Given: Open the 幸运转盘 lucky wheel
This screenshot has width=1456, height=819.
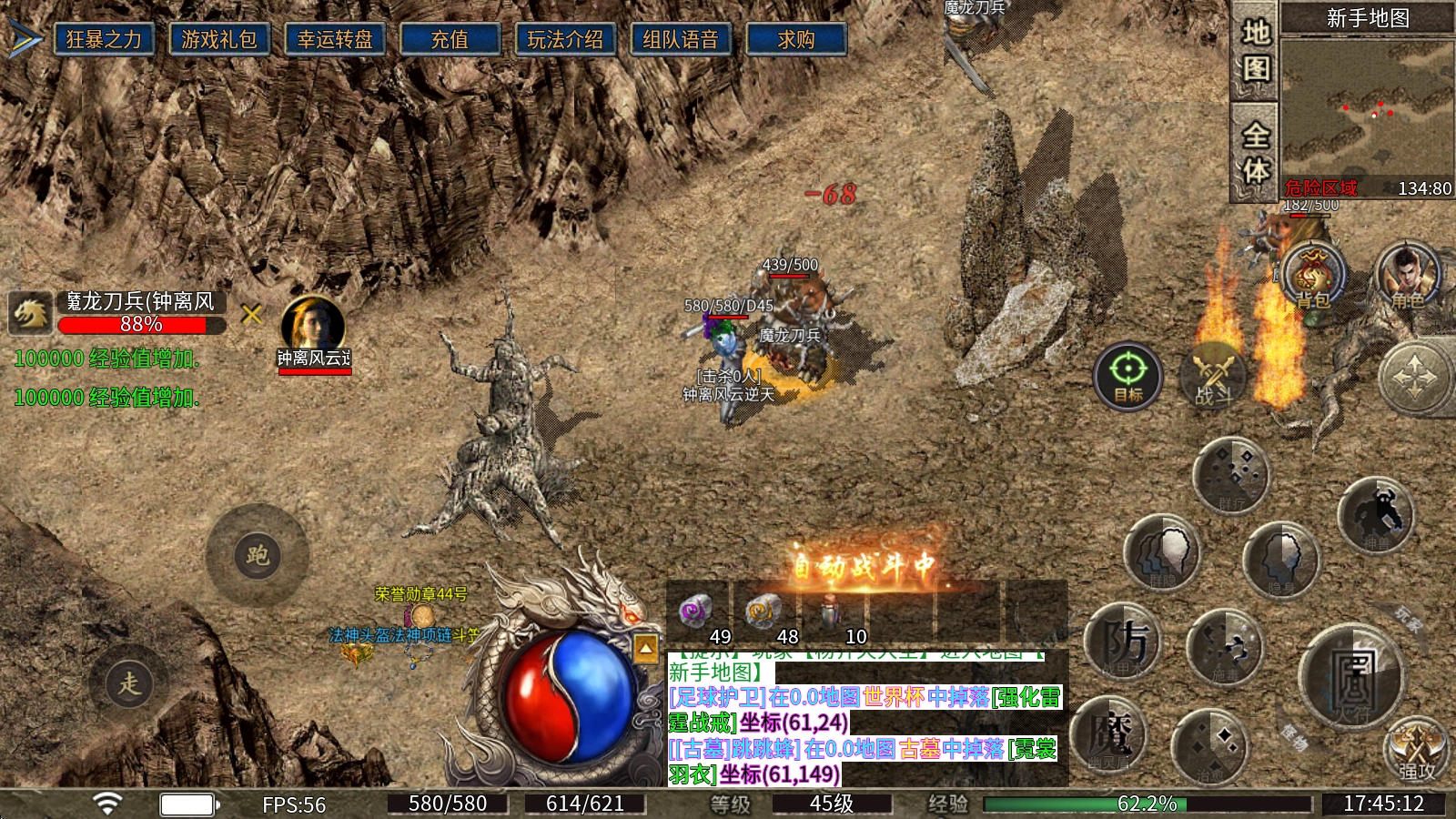Looking at the screenshot, I should tap(335, 40).
